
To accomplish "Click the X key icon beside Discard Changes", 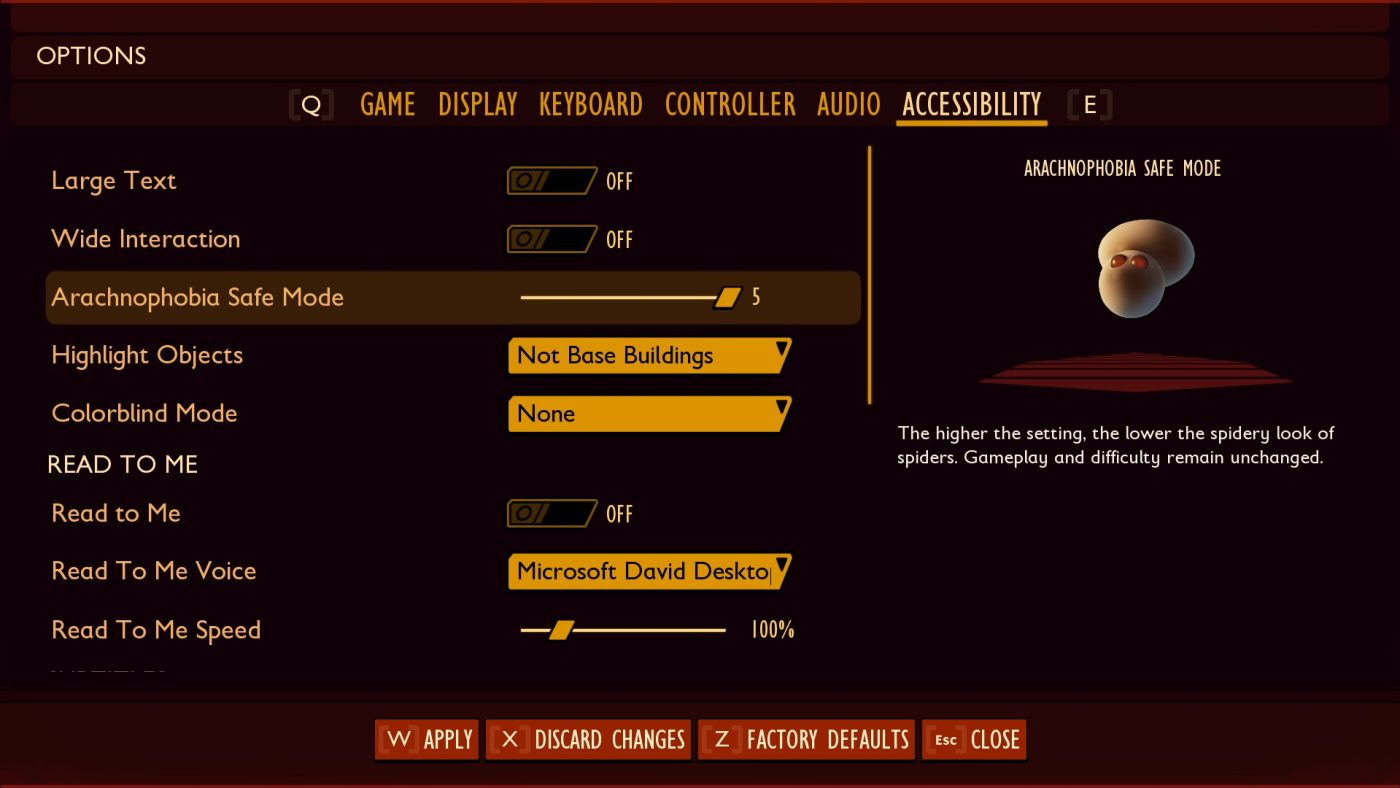I will [x=510, y=740].
